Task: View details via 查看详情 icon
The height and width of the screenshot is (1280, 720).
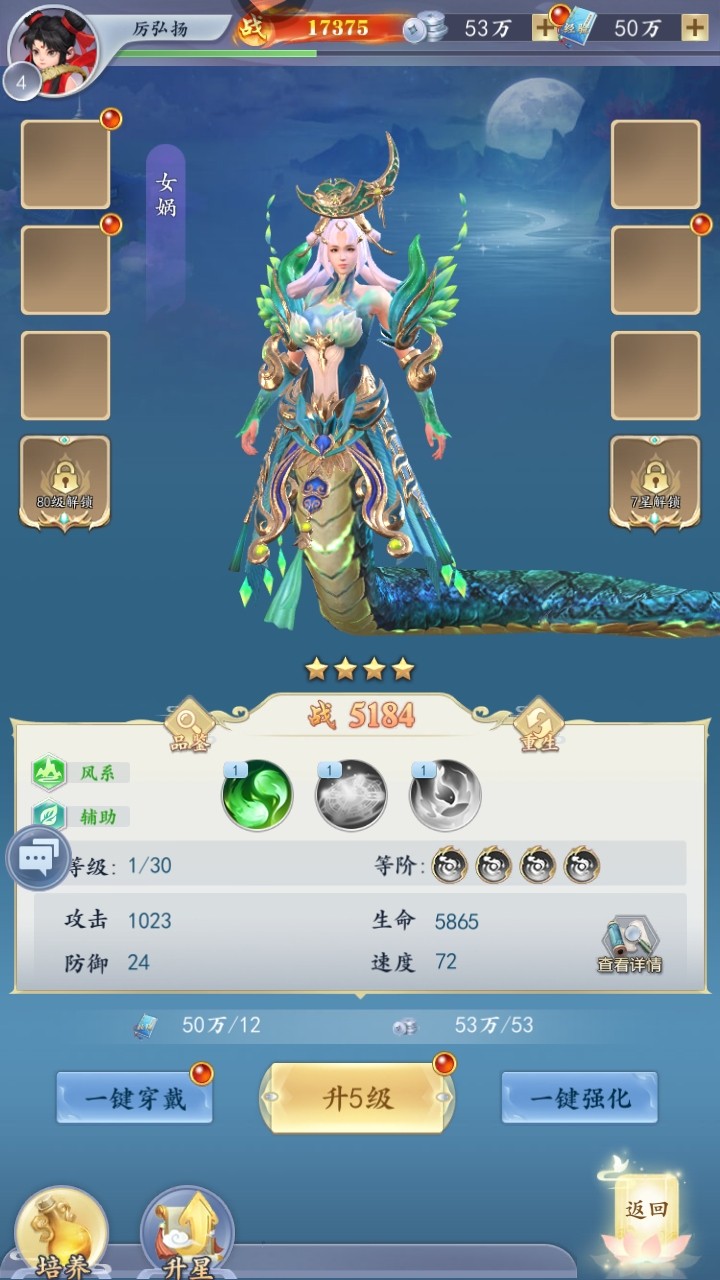Action: point(629,945)
